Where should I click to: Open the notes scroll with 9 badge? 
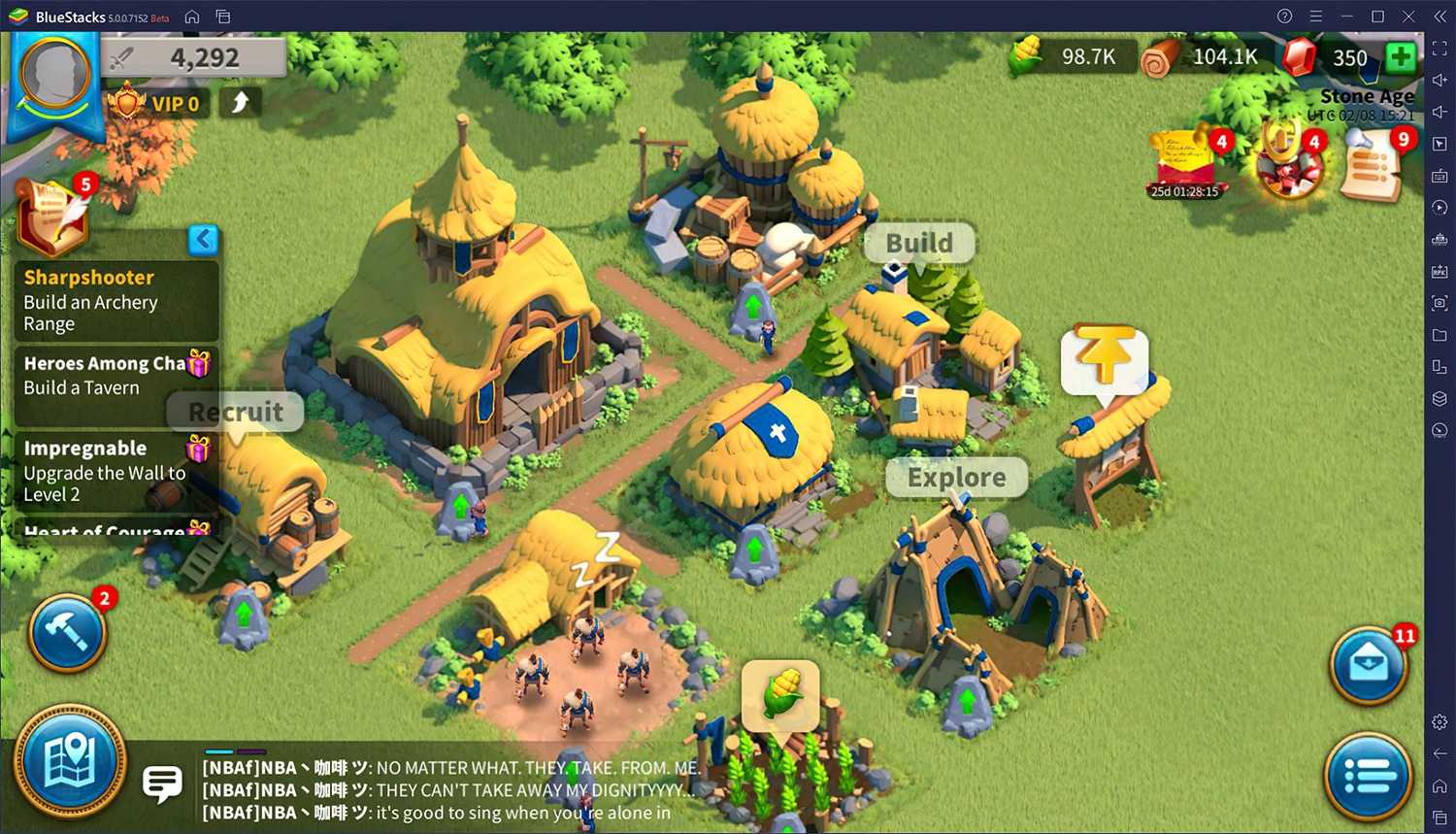pos(1372,165)
